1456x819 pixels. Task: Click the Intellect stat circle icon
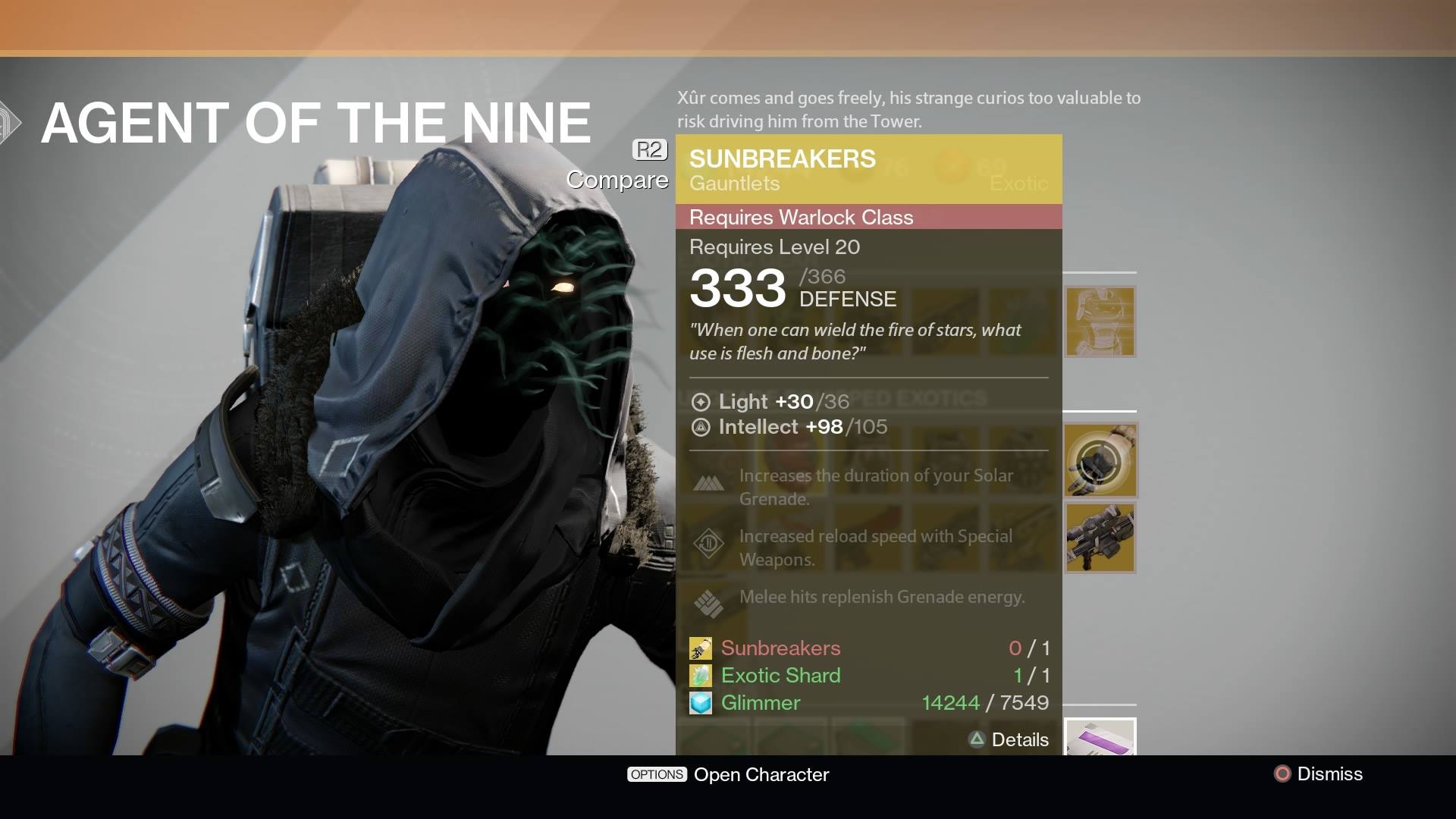(x=701, y=427)
